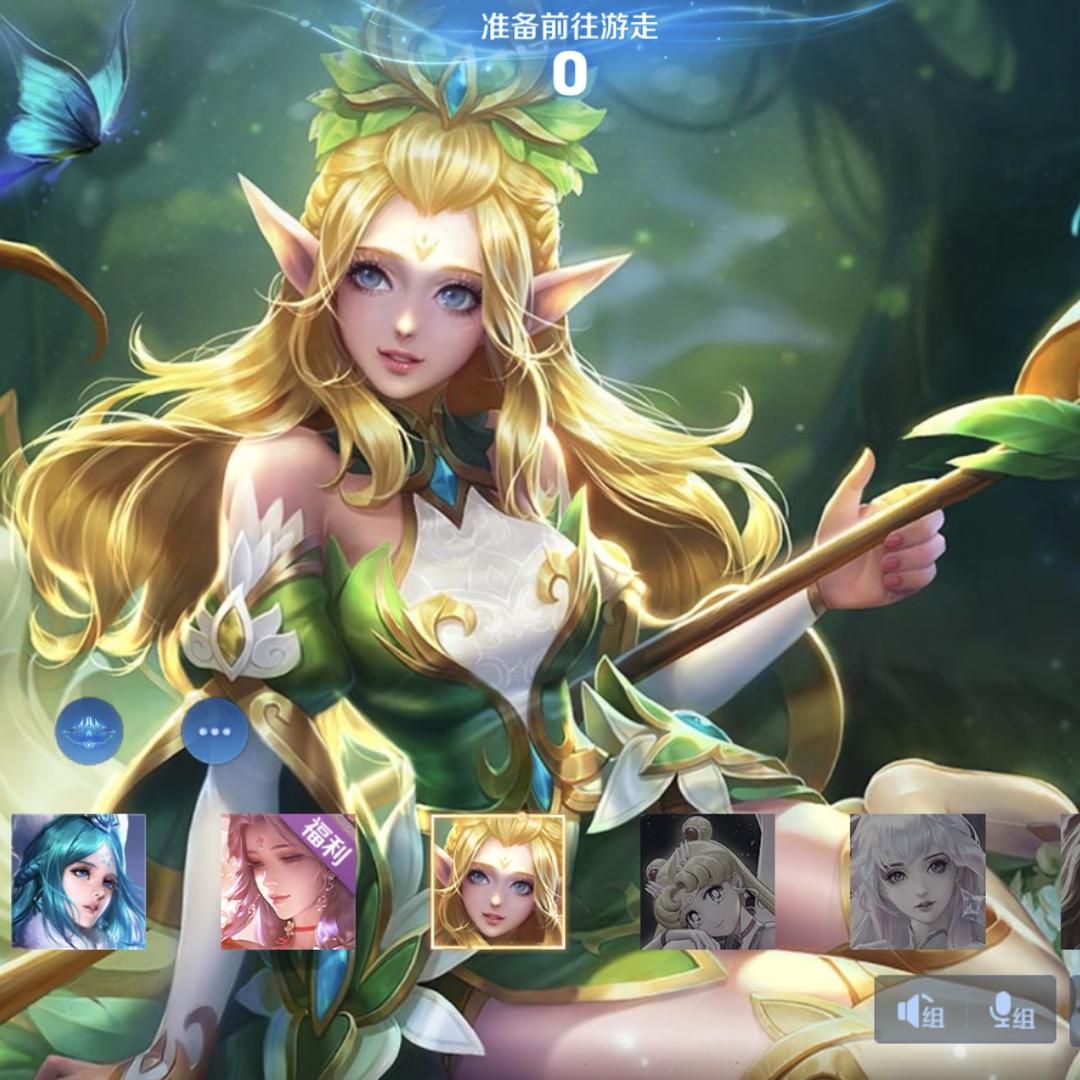The width and height of the screenshot is (1080, 1080).
Task: Select the blonde elf skin thumbnail
Action: [x=498, y=881]
